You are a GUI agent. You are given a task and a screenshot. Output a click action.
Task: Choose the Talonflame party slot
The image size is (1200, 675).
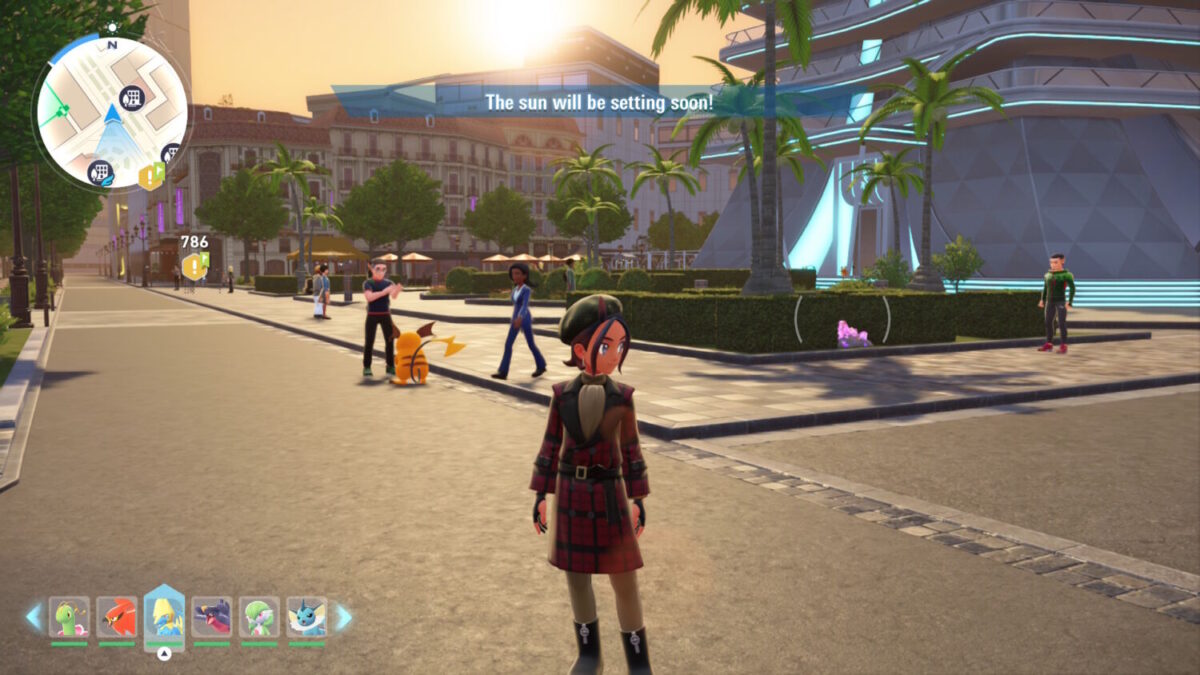[117, 617]
